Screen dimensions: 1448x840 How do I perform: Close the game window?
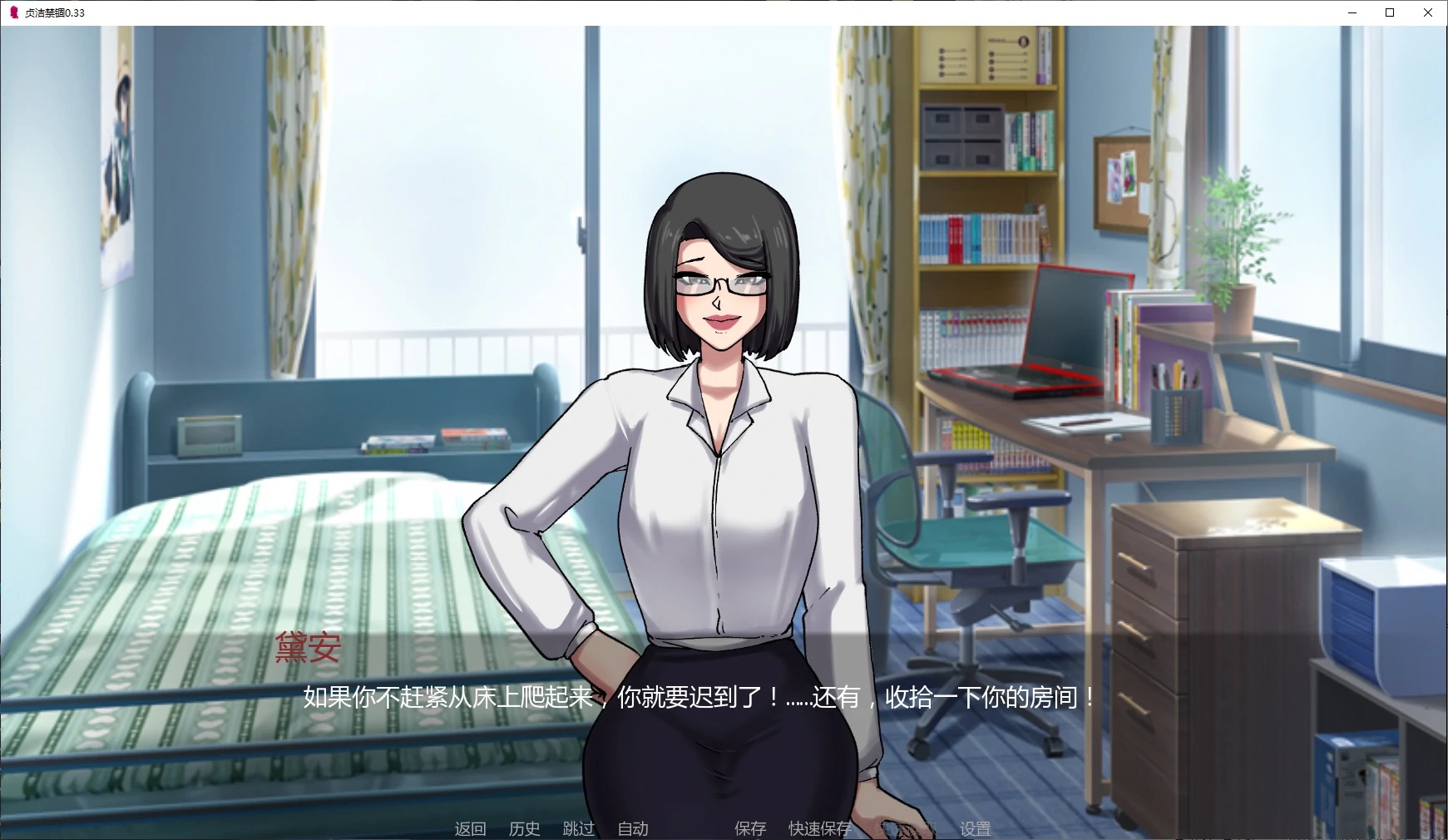(x=1428, y=12)
